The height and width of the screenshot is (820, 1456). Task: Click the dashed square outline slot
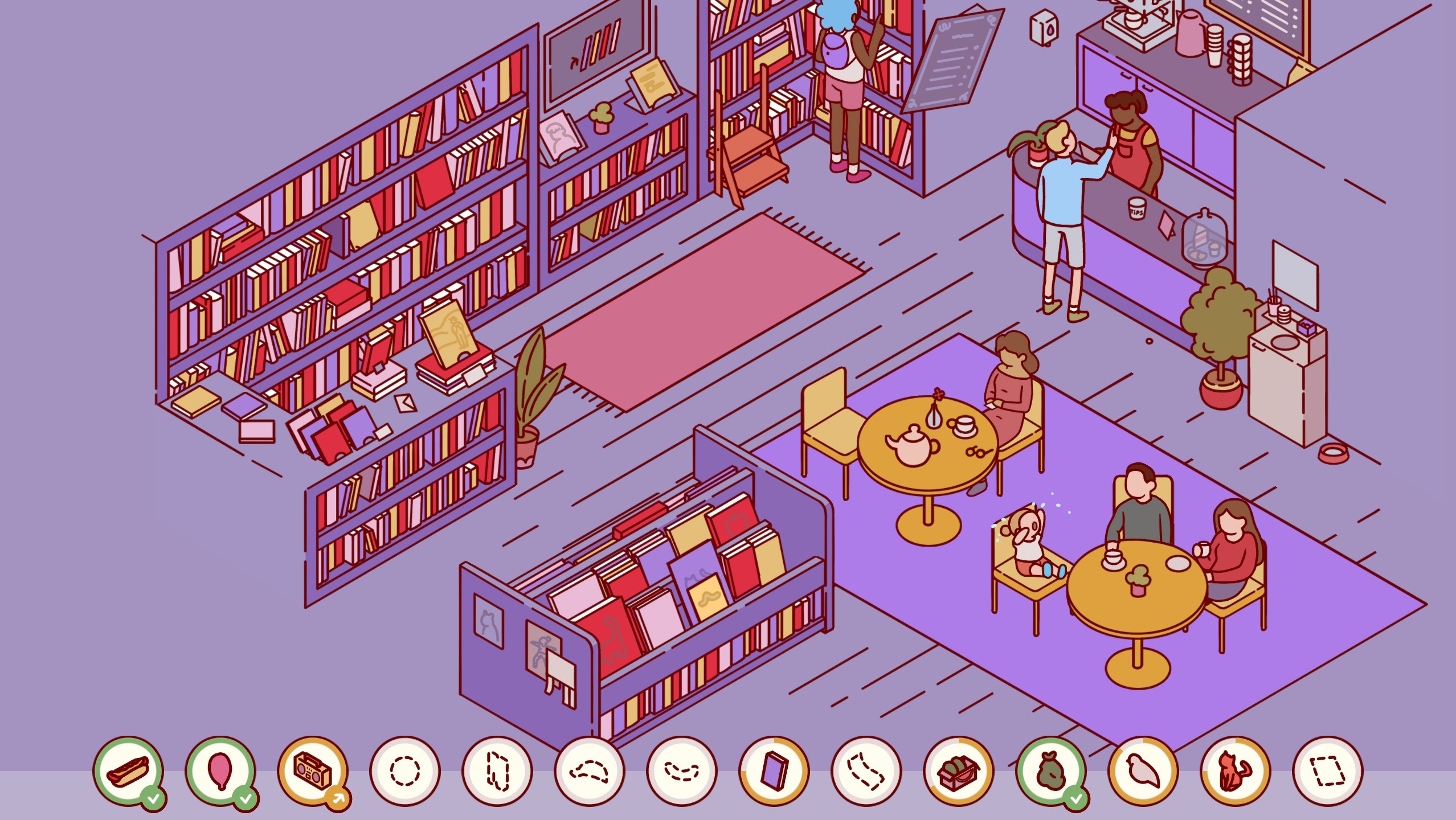(x=1328, y=771)
